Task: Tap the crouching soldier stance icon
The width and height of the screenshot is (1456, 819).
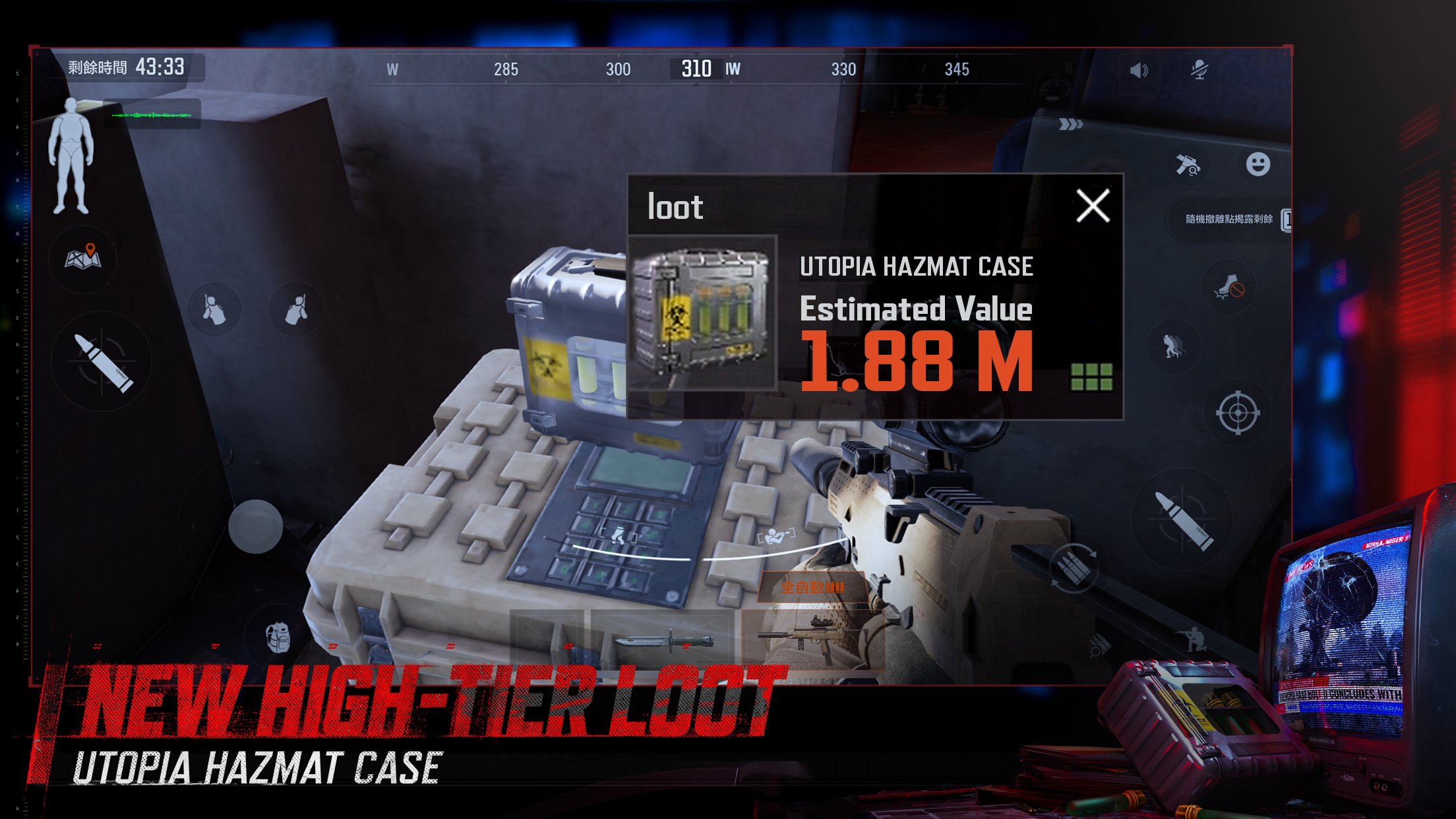Action: click(x=1192, y=640)
